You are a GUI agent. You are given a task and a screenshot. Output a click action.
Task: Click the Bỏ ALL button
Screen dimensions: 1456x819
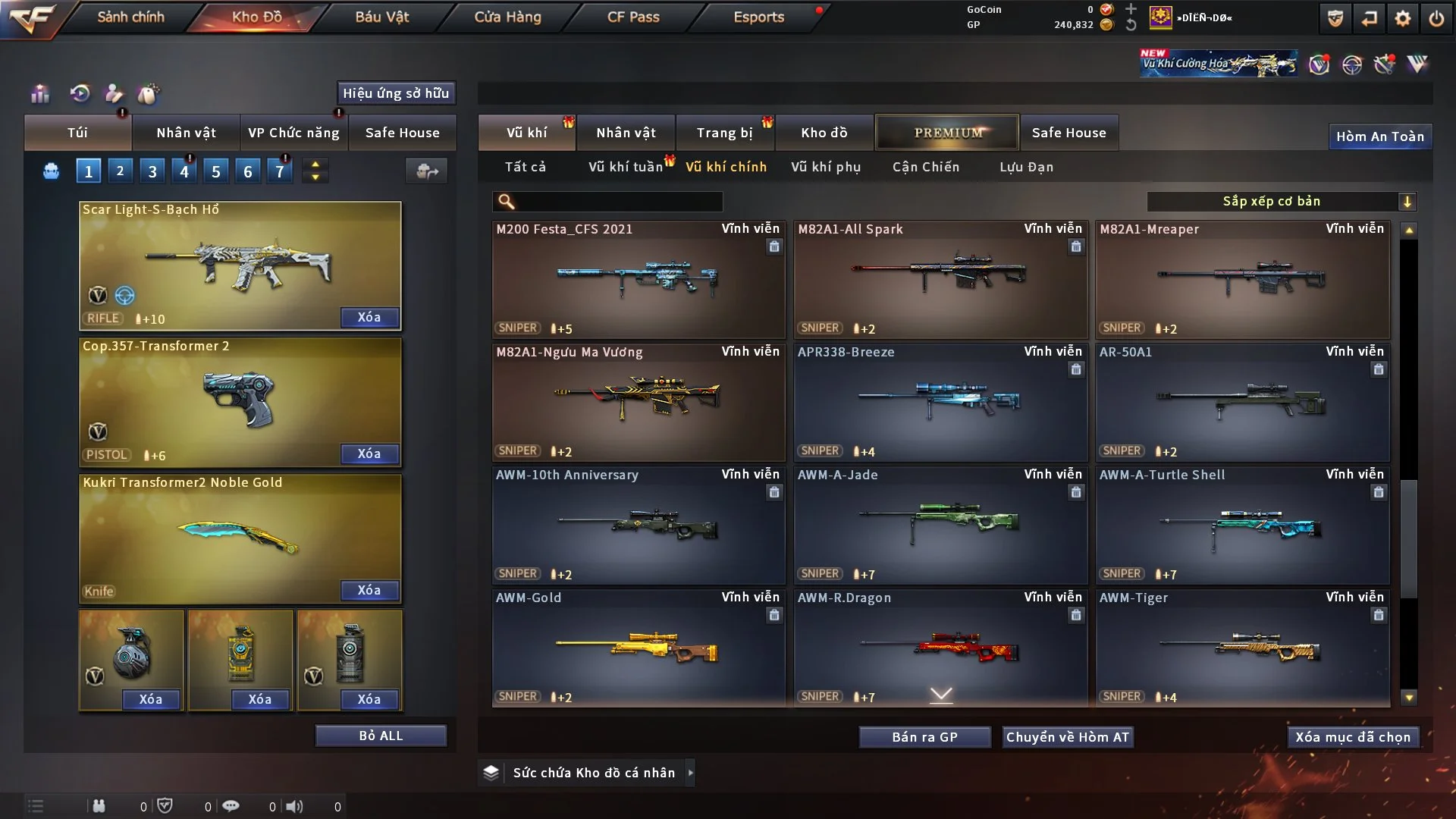coord(381,736)
